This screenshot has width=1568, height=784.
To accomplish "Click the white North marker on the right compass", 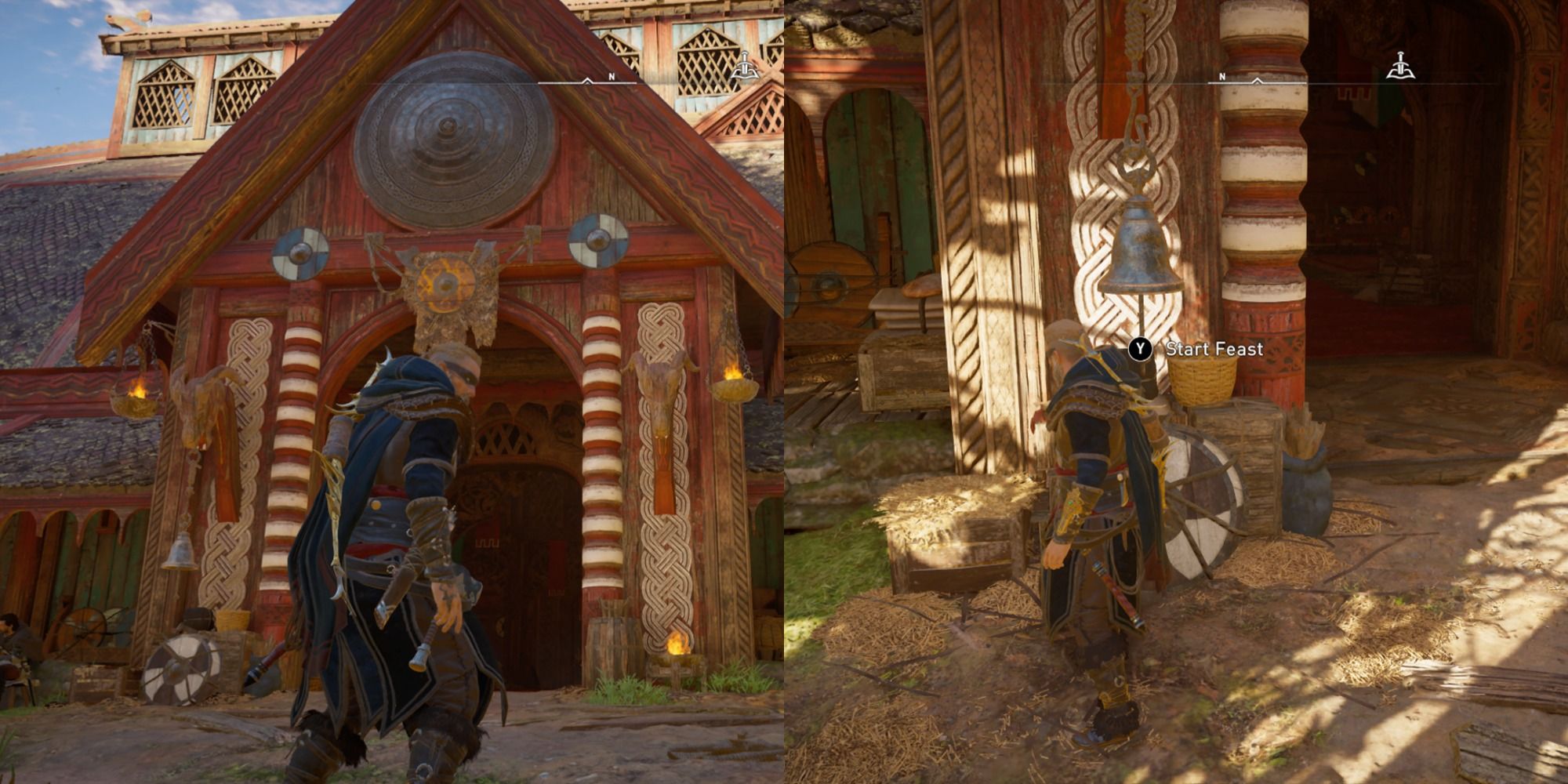I will tap(1221, 77).
